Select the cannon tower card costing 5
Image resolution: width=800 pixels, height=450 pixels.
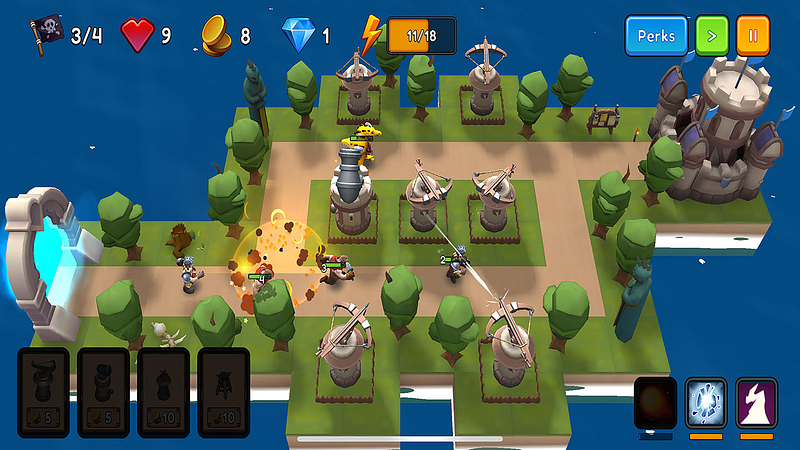click(104, 391)
